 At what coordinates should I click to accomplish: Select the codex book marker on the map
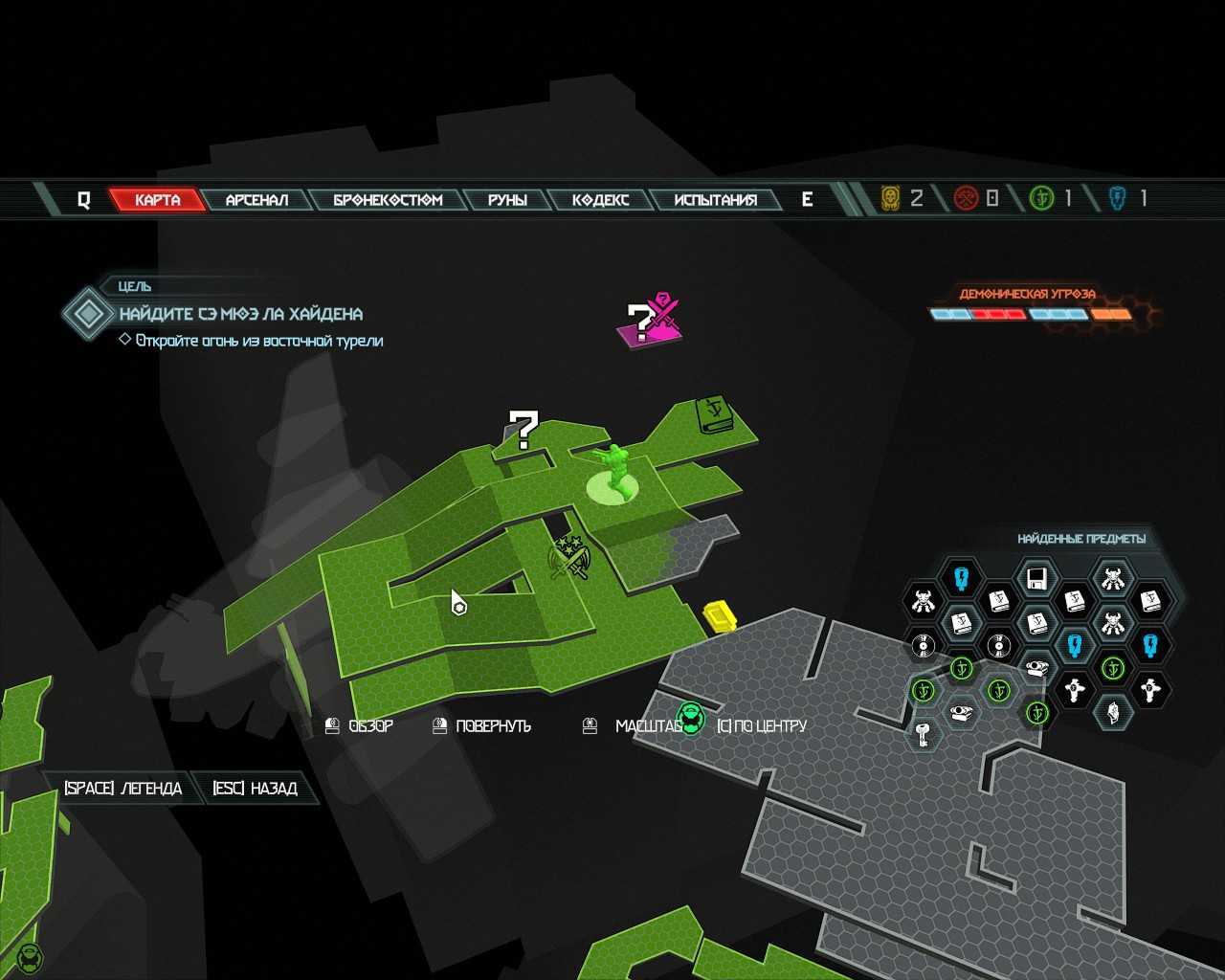click(x=713, y=414)
